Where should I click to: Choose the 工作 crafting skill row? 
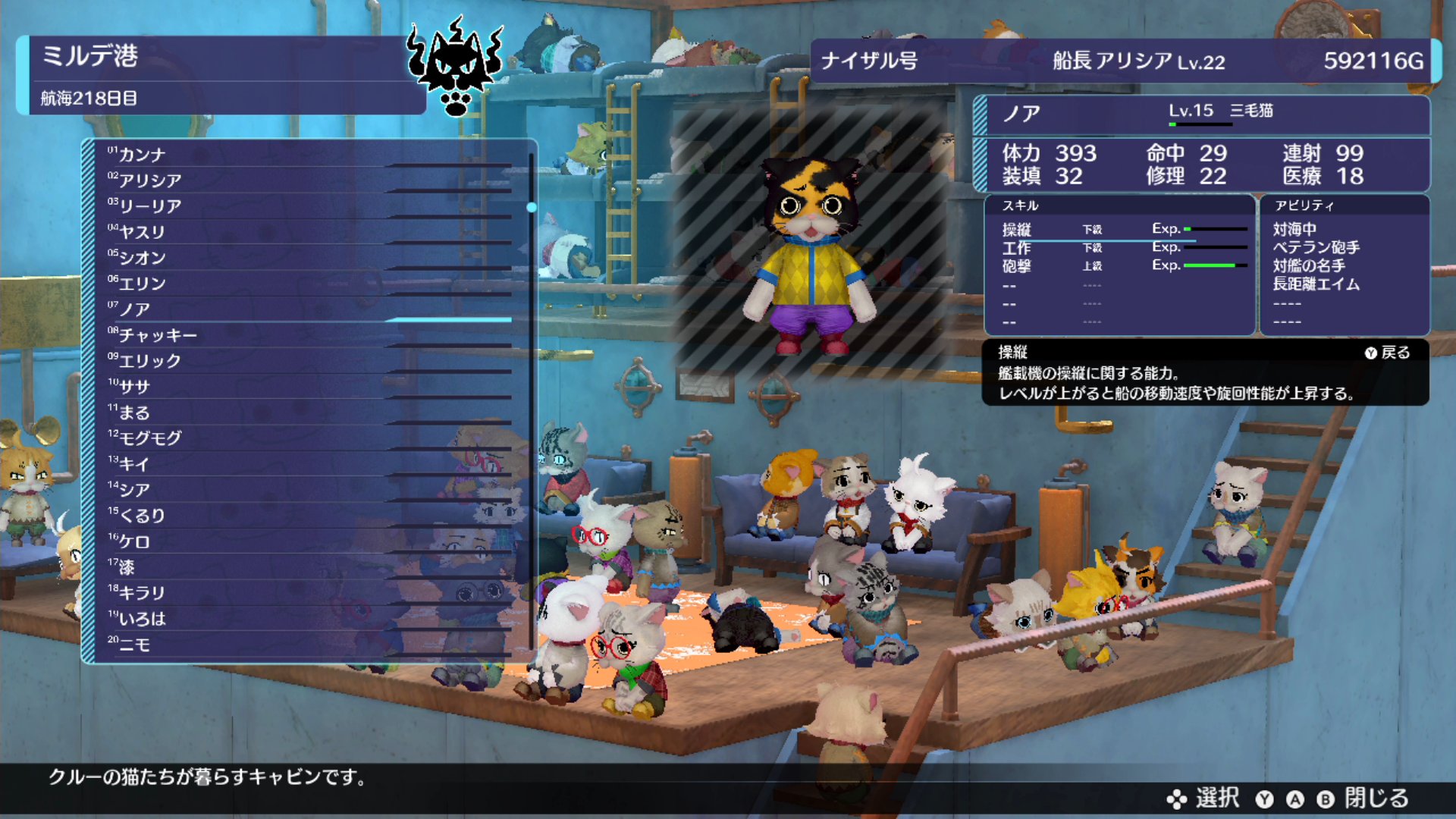pyautogui.click(x=1119, y=248)
